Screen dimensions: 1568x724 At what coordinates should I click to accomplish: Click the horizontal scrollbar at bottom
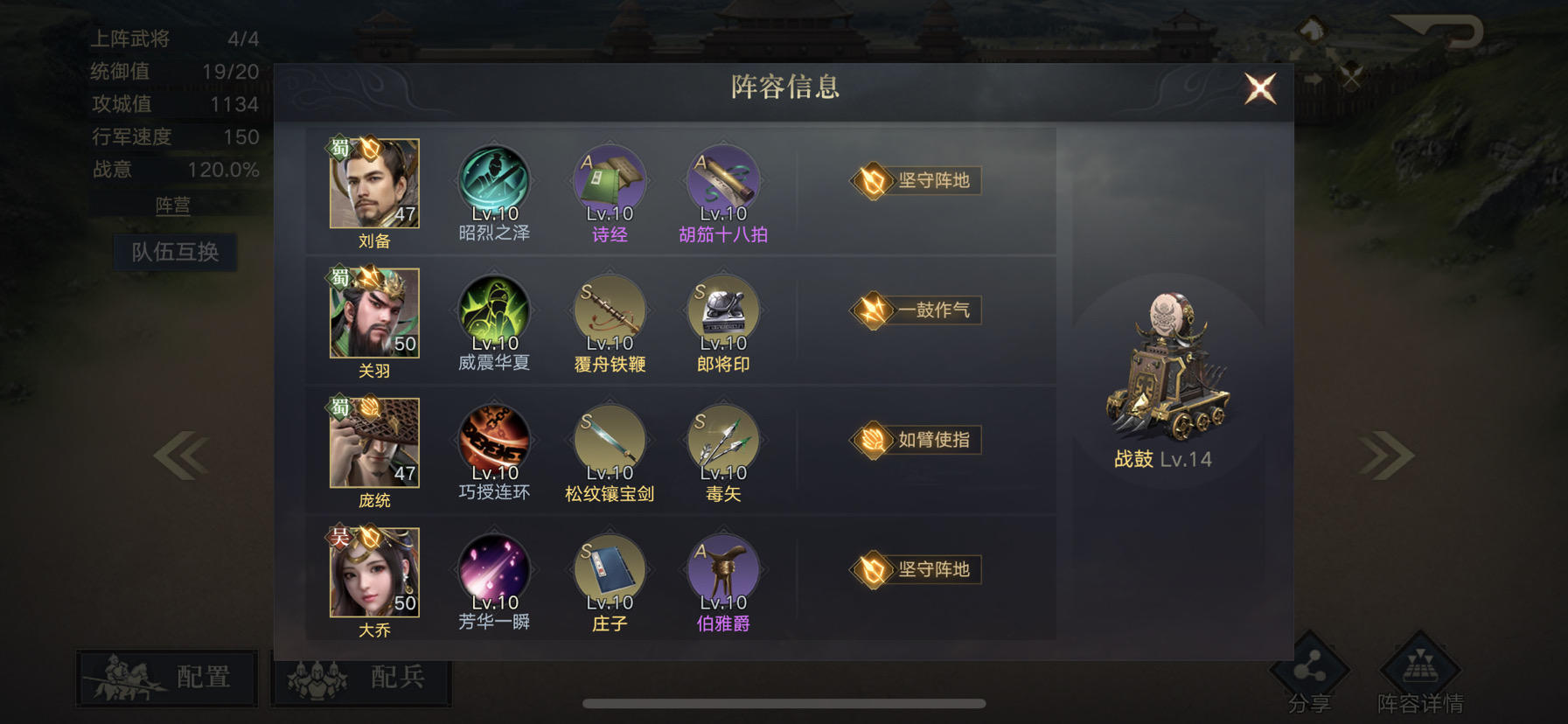[784, 704]
